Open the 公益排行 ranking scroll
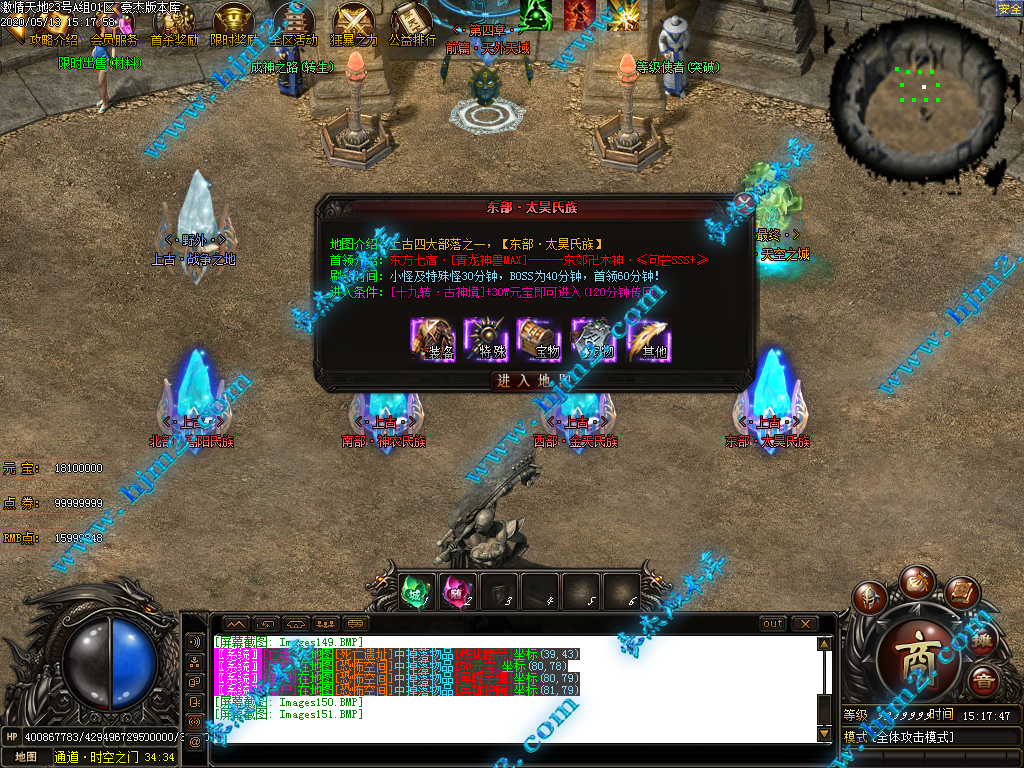 click(x=412, y=23)
